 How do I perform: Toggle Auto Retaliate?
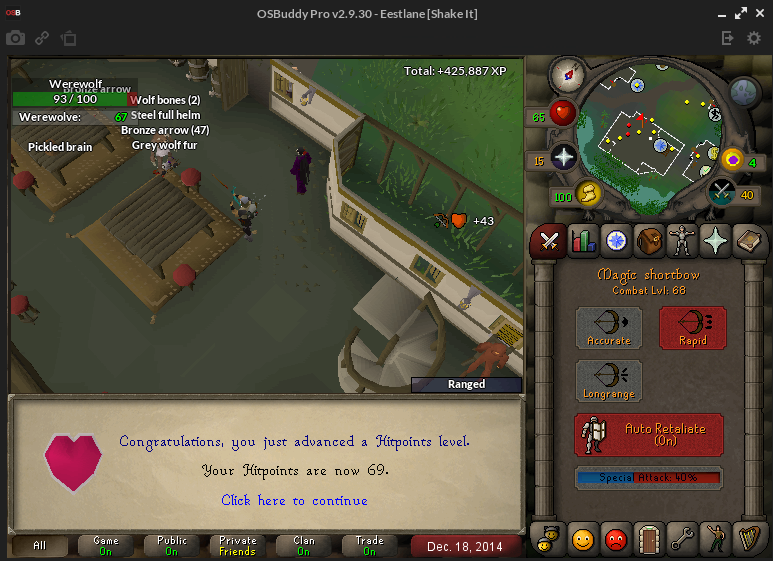pyautogui.click(x=649, y=435)
